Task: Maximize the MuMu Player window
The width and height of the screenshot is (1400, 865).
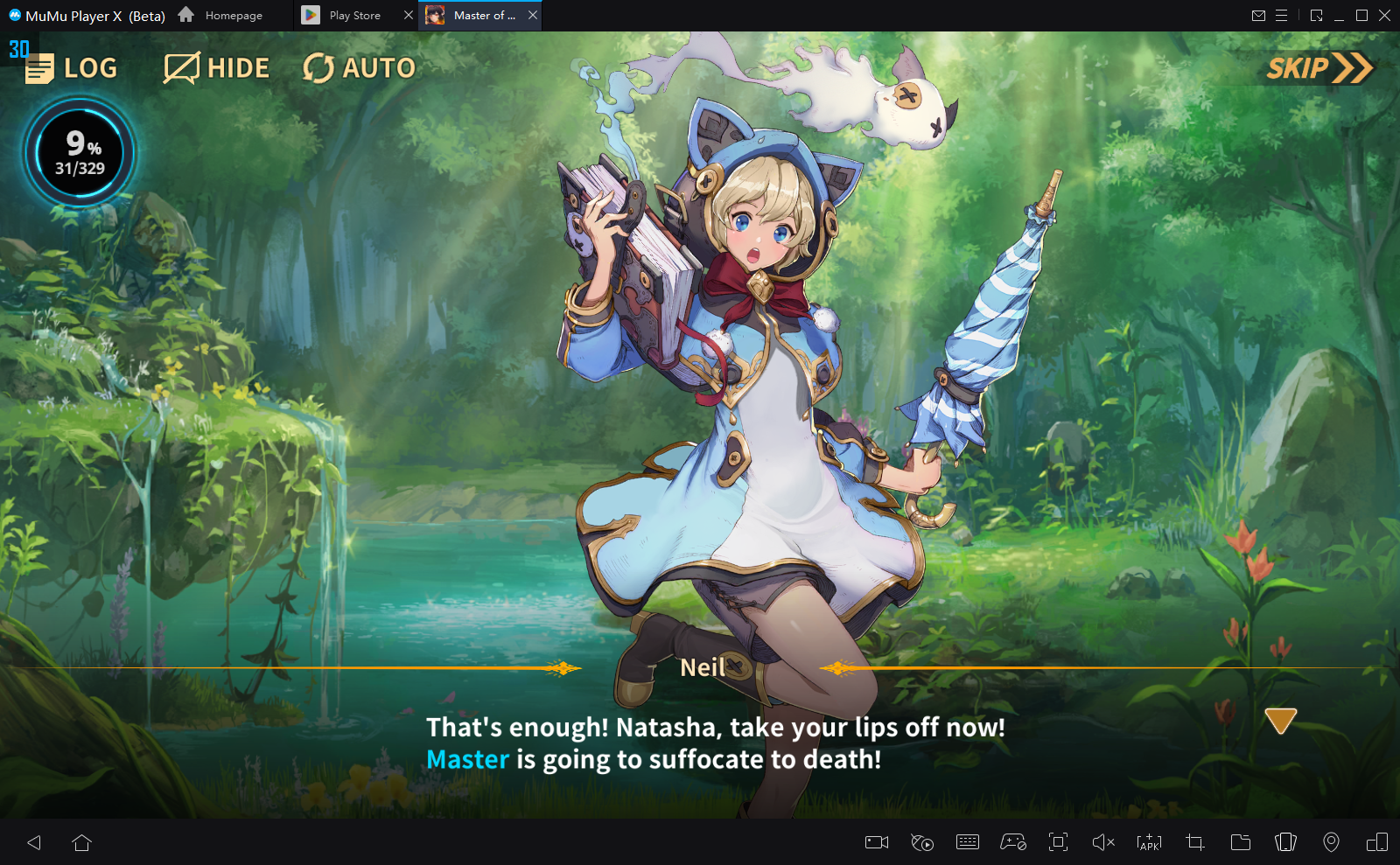Action: [1361, 16]
